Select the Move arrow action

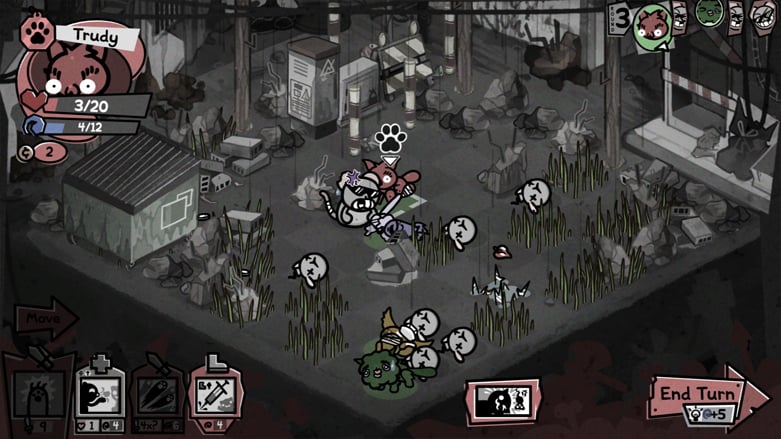(45, 321)
